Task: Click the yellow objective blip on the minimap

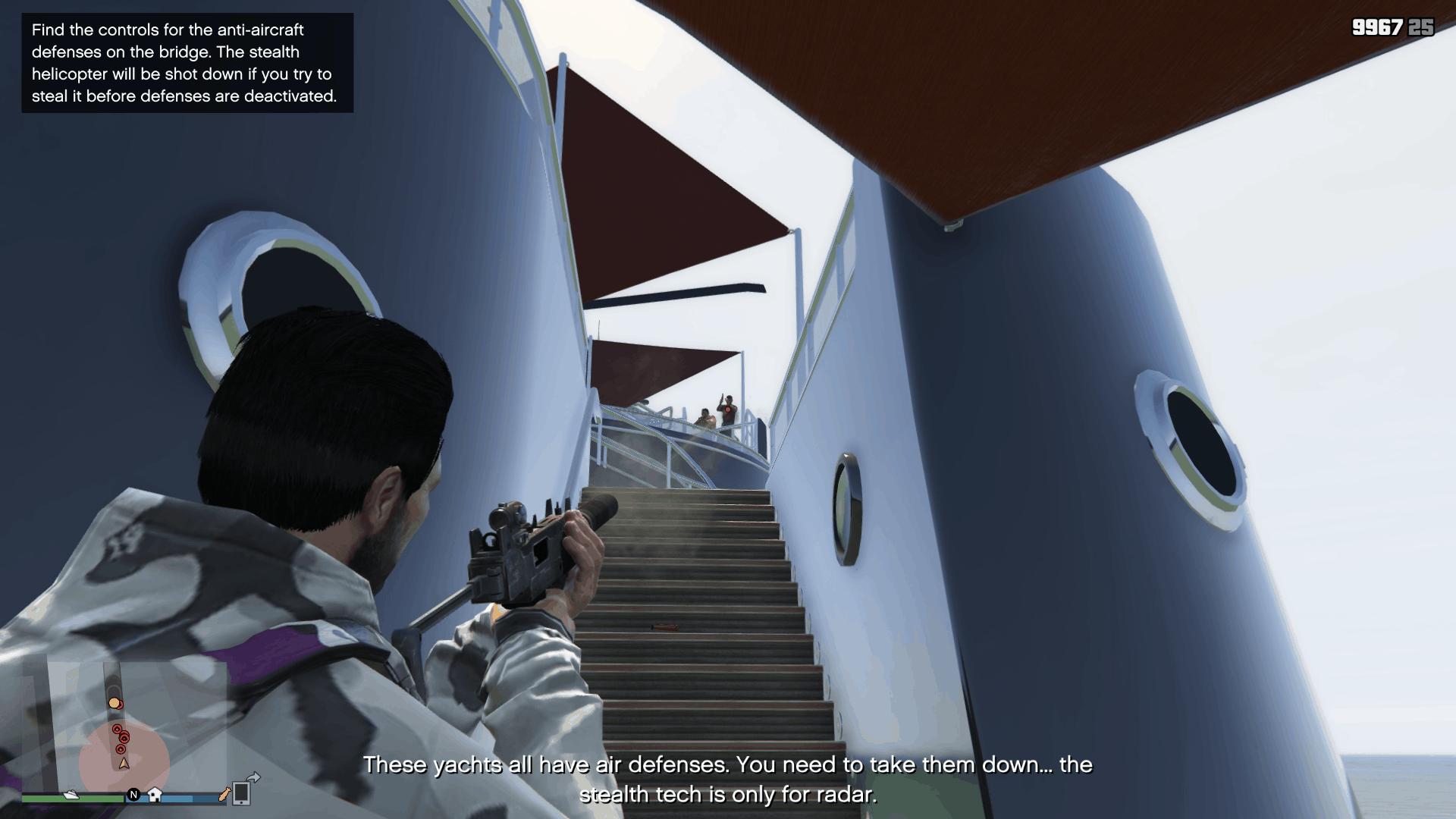Action: tap(115, 703)
